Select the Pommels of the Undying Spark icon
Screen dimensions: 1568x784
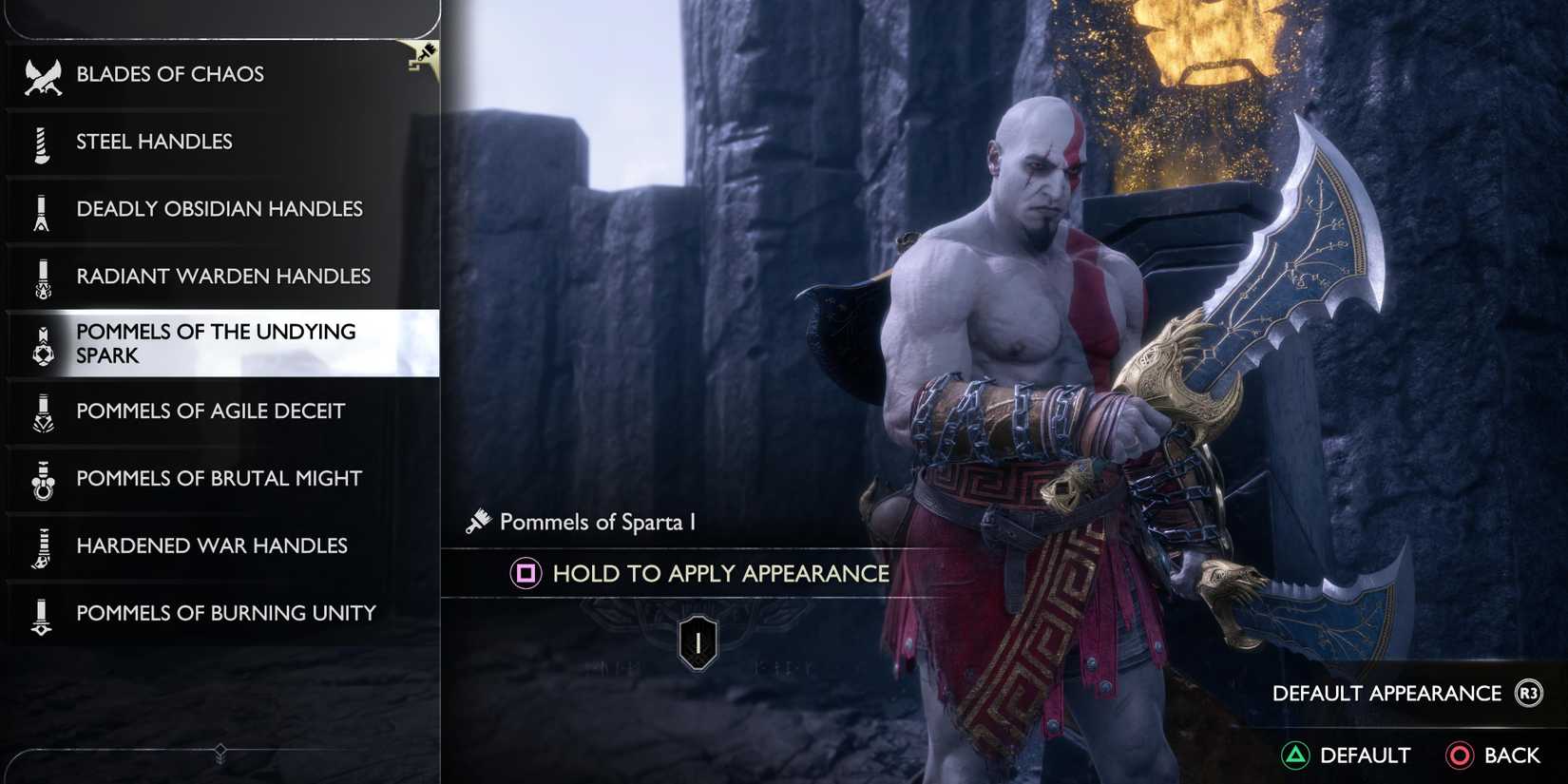pyautogui.click(x=40, y=343)
